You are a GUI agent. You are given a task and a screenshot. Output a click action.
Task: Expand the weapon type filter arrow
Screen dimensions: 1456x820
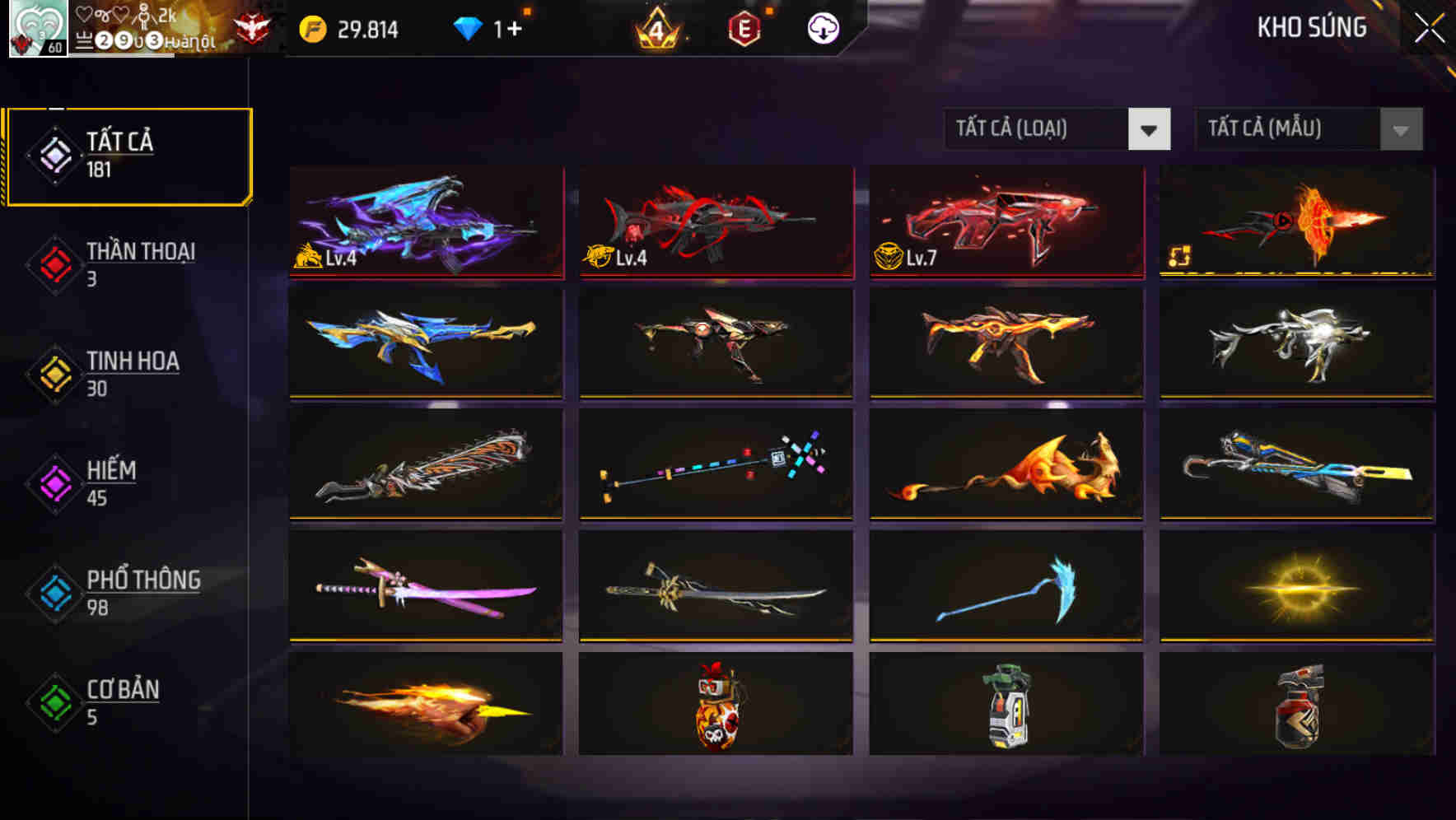coord(1149,129)
